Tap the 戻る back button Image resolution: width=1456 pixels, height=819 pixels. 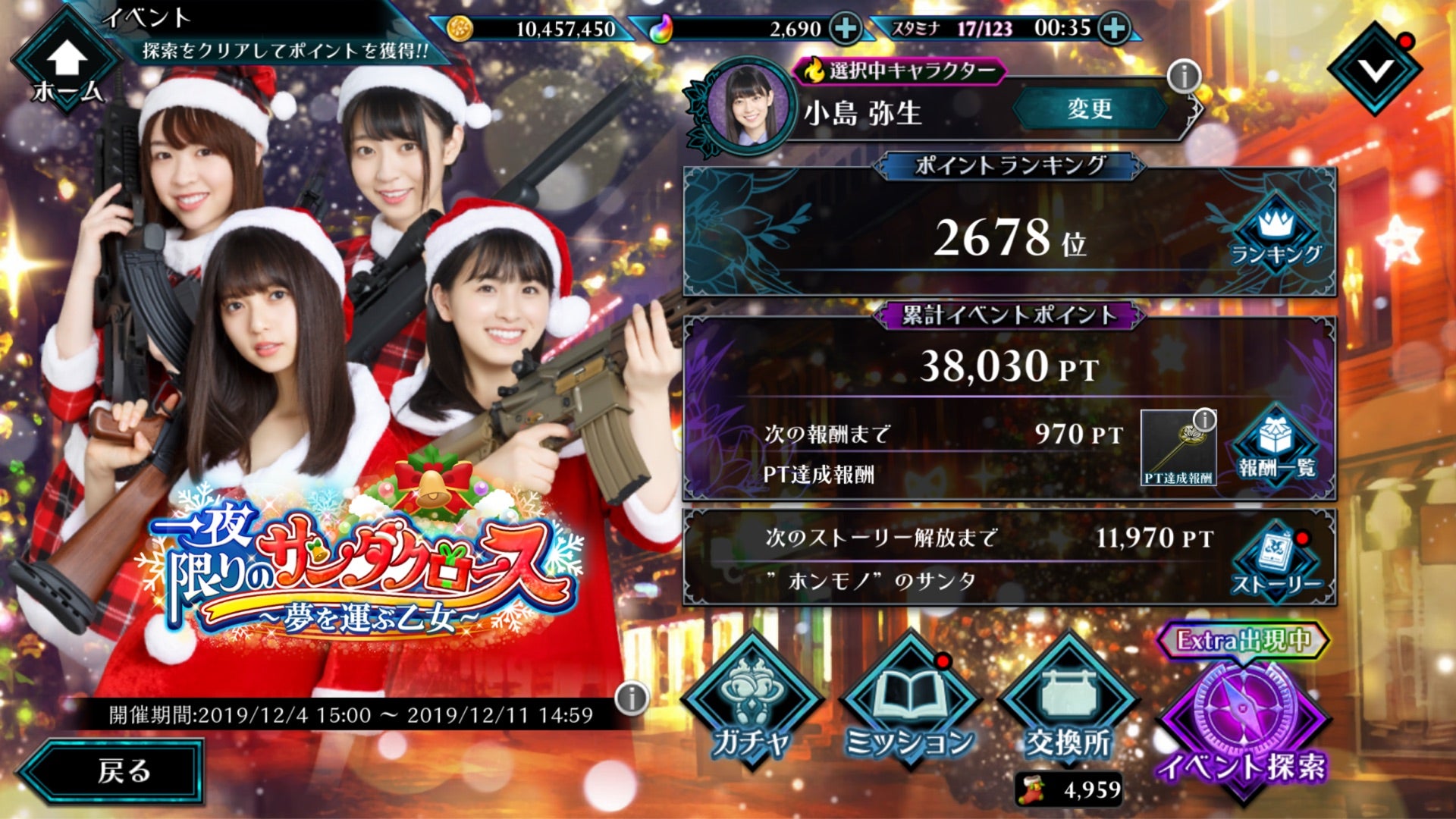pos(114,770)
